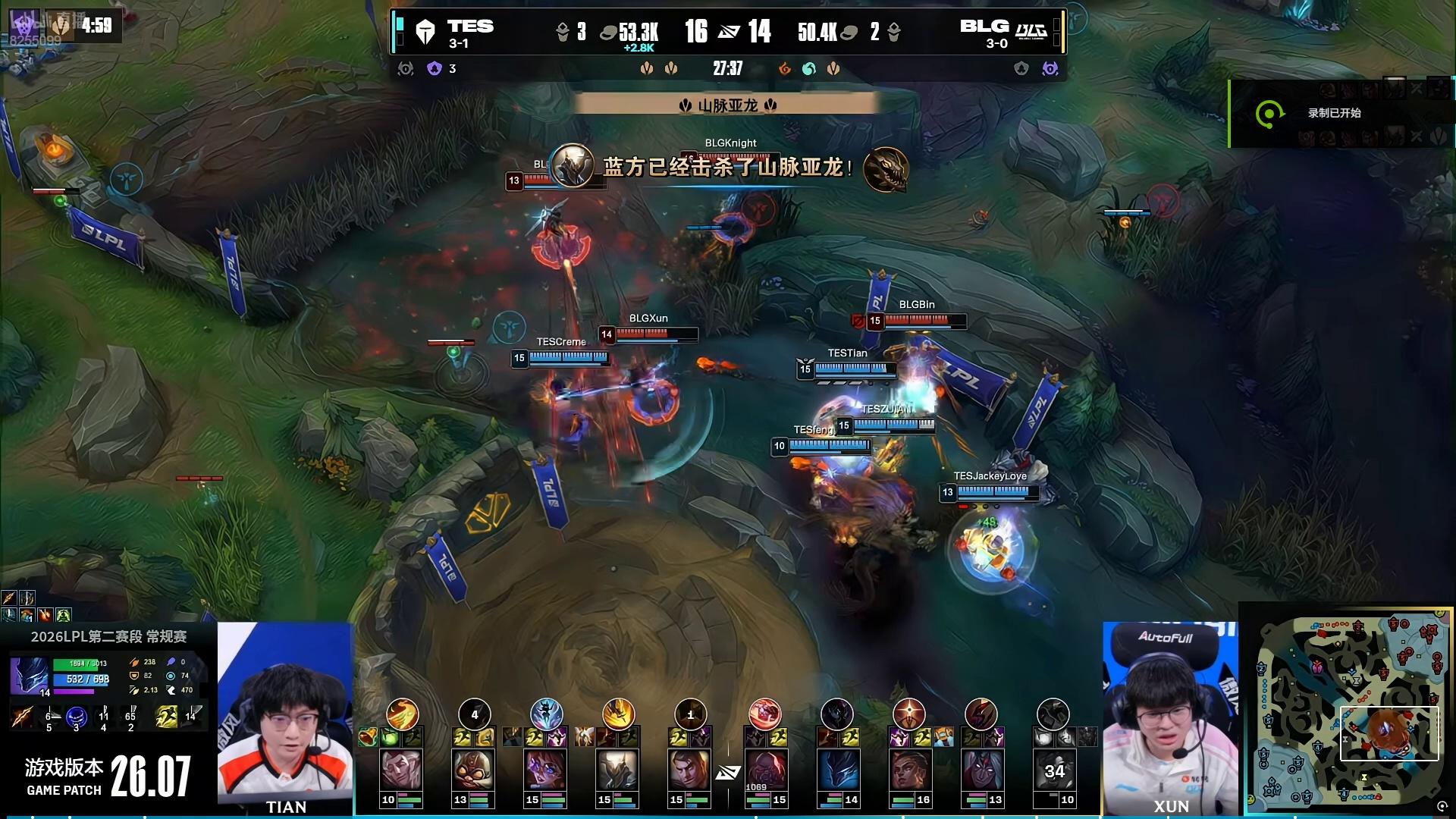
Task: Select the yellow Flash spell in the stats panel
Action: pyautogui.click(x=165, y=715)
